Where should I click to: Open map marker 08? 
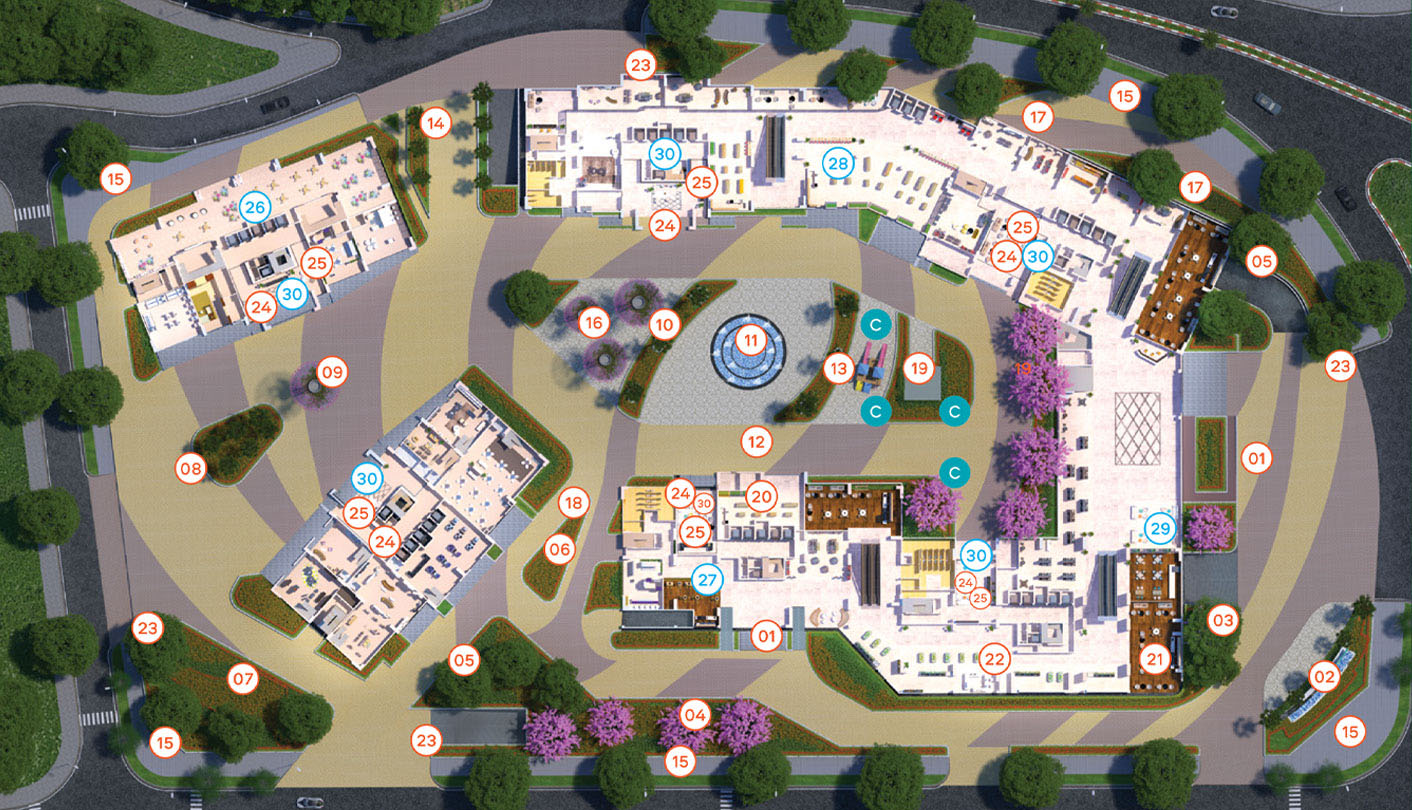[190, 467]
